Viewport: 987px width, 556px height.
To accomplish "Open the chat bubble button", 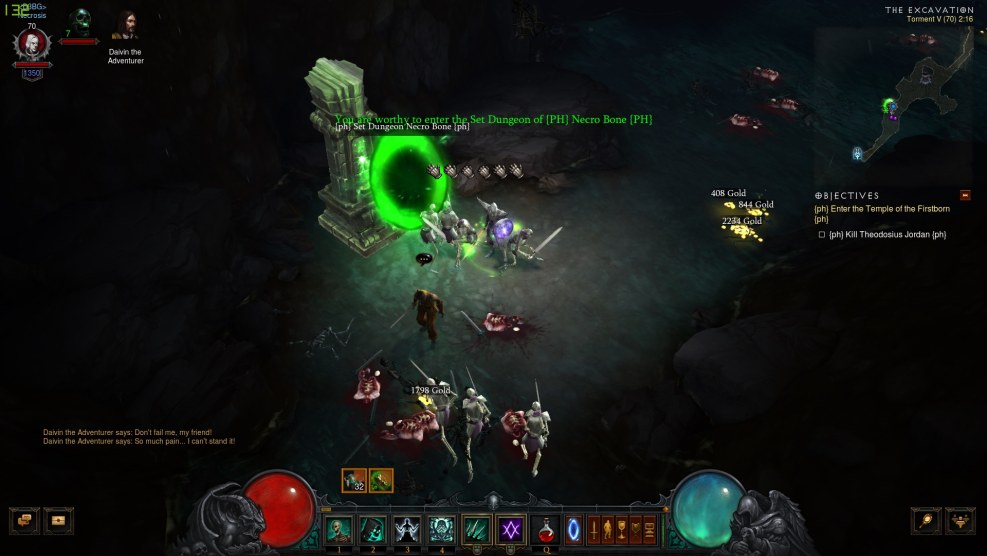I will 25,520.
